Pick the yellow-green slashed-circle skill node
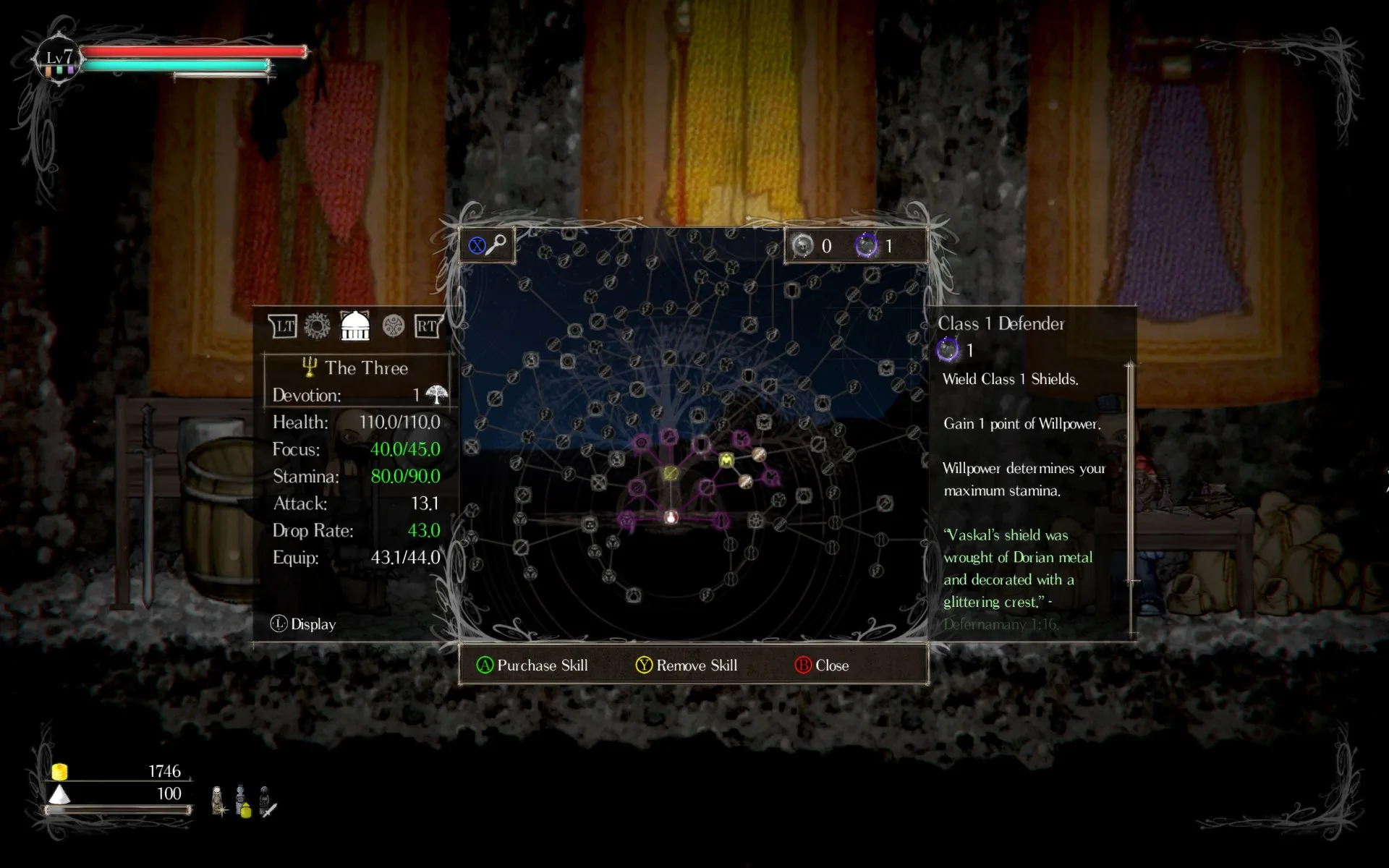The width and height of the screenshot is (1389, 868). [x=671, y=473]
